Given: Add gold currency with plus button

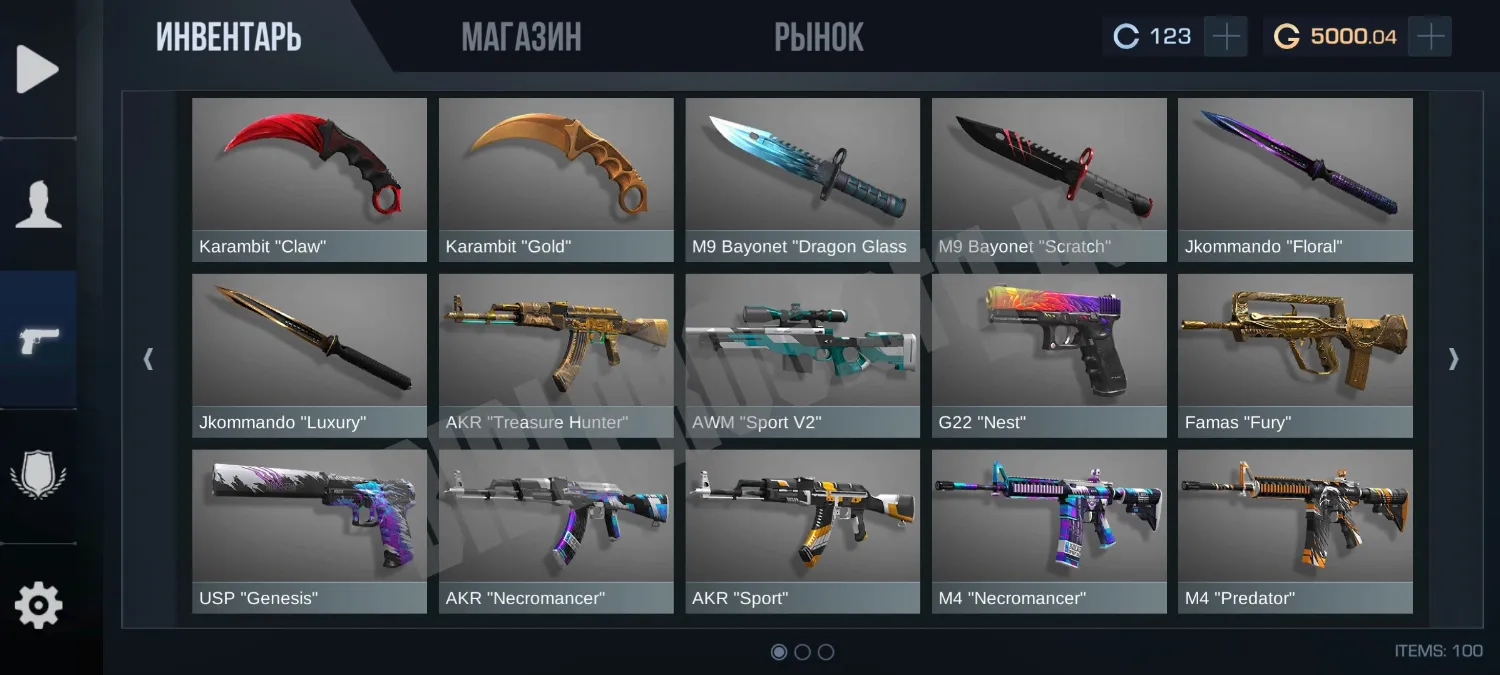Looking at the screenshot, I should [1431, 37].
